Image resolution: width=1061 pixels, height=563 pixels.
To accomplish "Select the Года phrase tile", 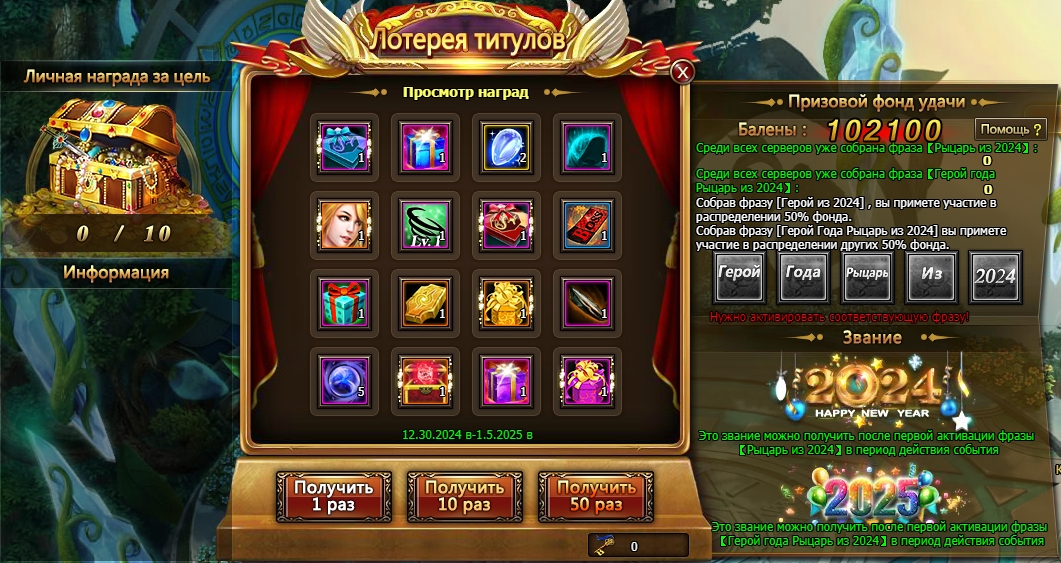I will pyautogui.click(x=803, y=277).
